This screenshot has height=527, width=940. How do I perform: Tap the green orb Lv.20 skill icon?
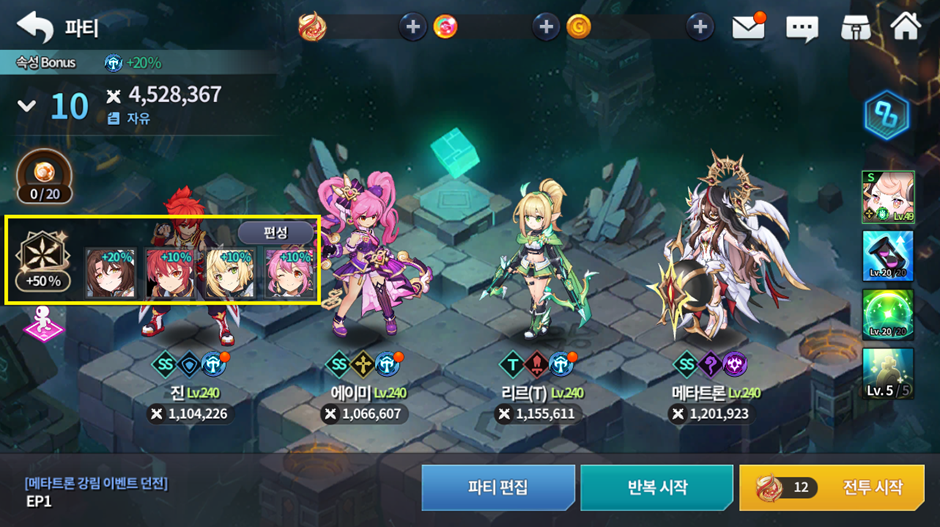pos(887,314)
